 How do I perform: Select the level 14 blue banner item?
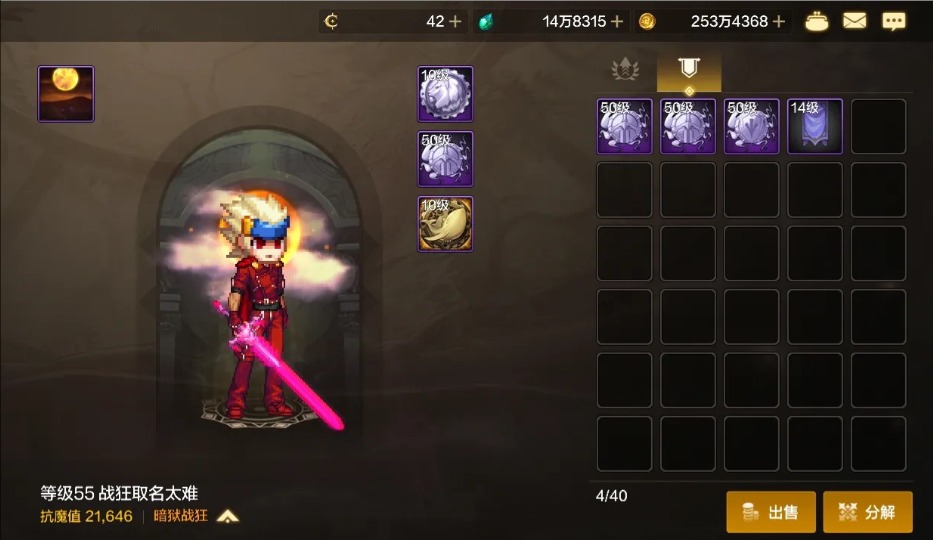pos(815,126)
